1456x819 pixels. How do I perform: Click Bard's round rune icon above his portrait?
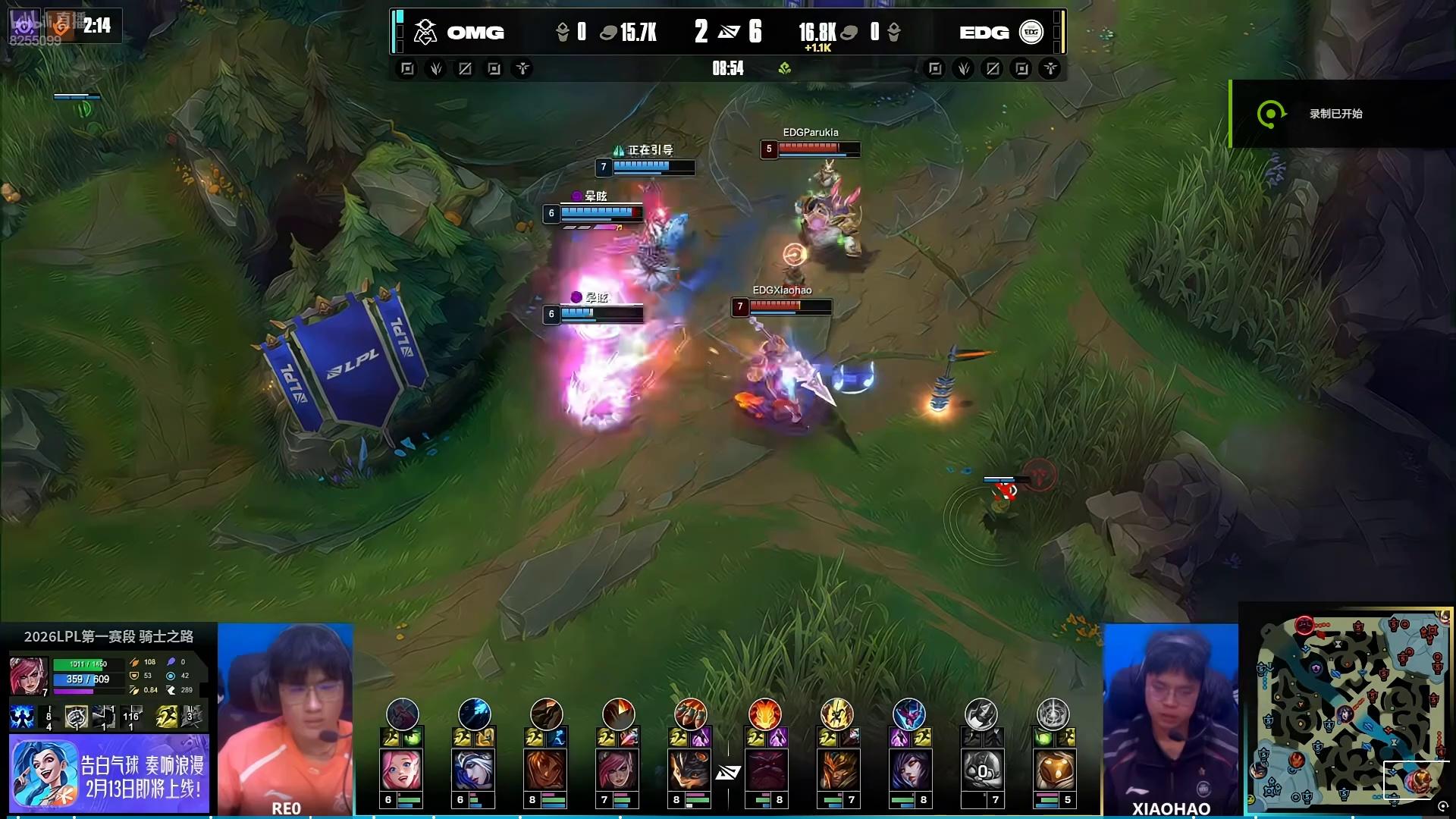click(x=1053, y=714)
